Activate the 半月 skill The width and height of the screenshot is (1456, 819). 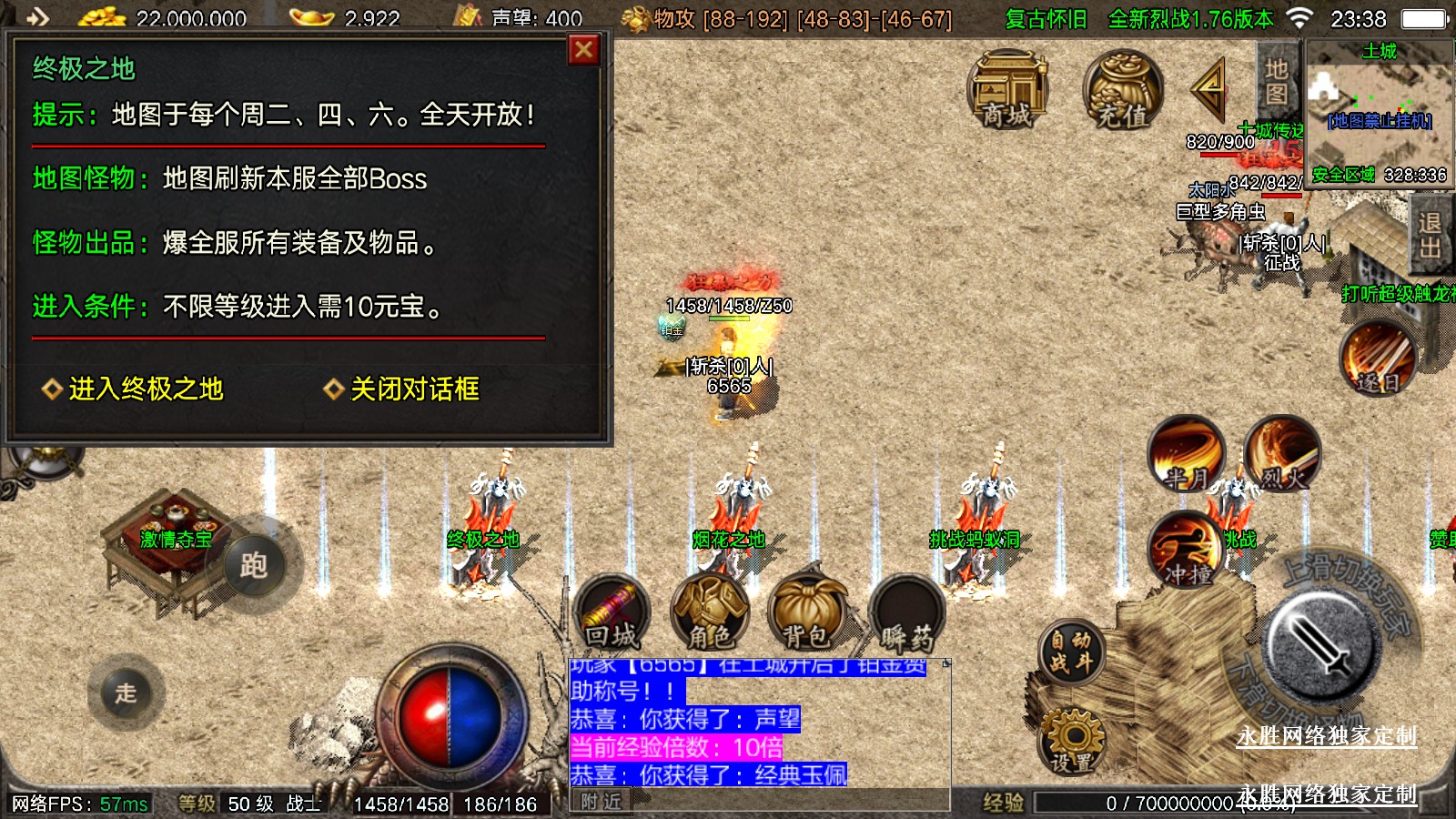click(x=1186, y=453)
